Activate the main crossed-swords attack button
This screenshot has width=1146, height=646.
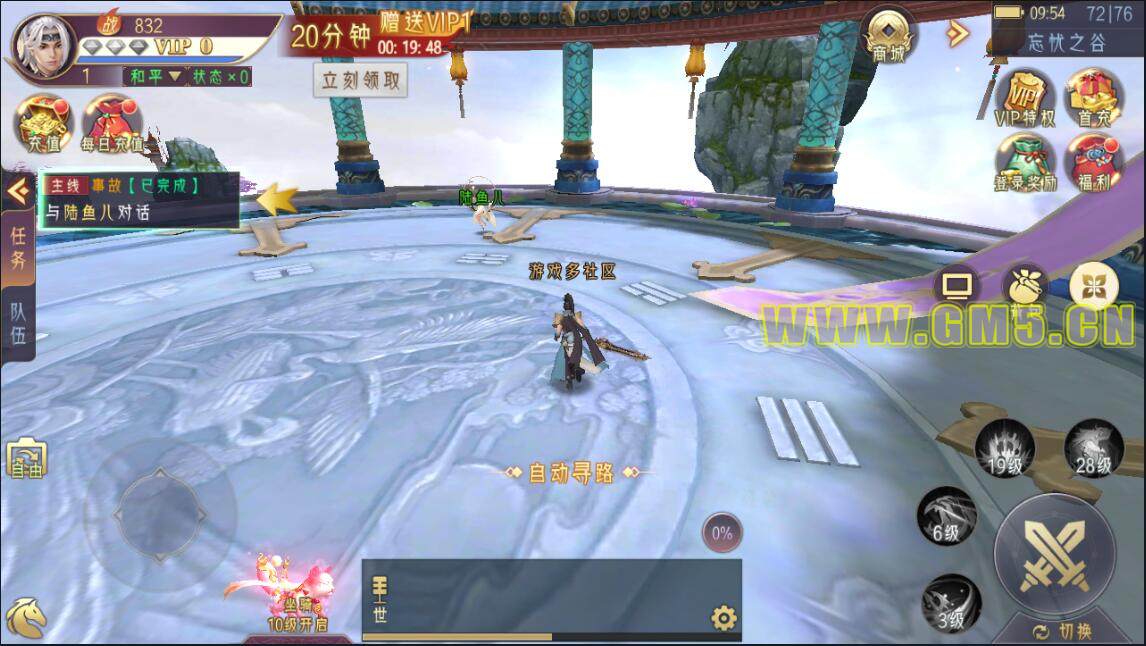pyautogui.click(x=1054, y=556)
